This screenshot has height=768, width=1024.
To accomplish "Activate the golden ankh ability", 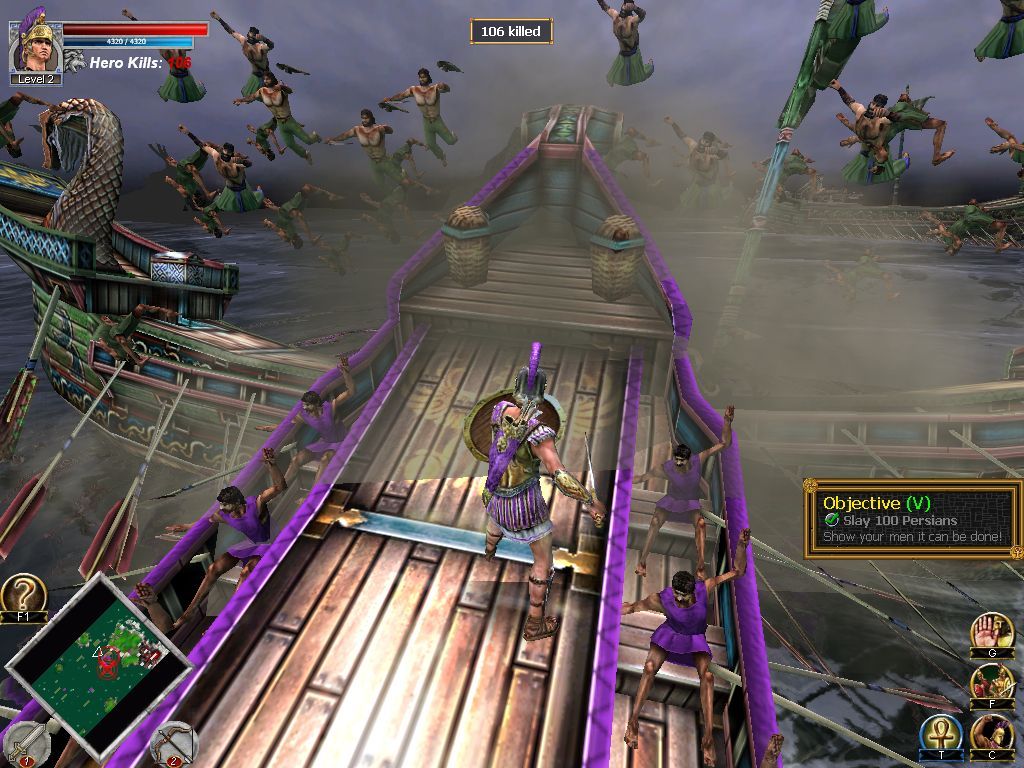I will (940, 735).
